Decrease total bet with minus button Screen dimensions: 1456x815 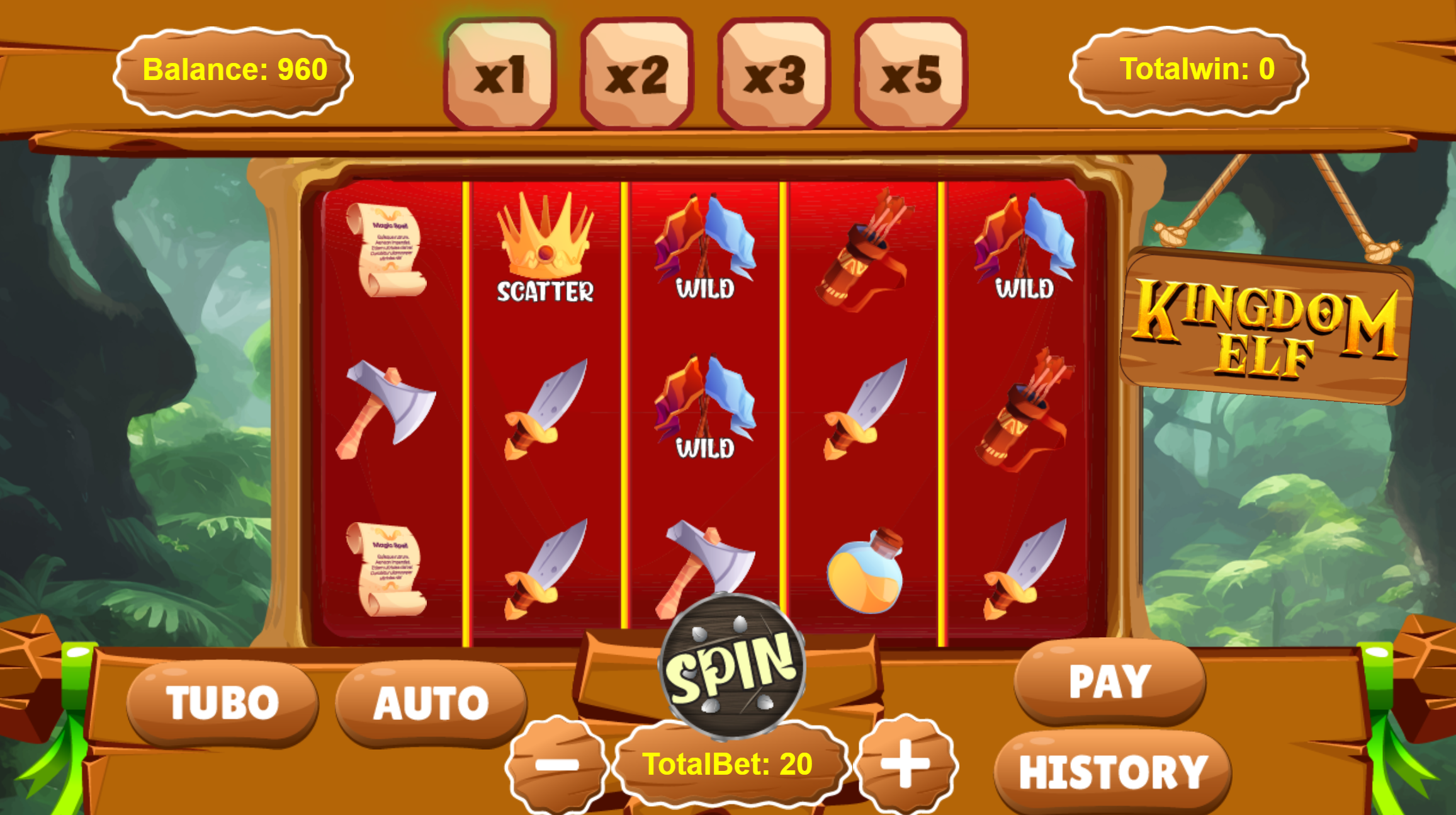pos(556,764)
